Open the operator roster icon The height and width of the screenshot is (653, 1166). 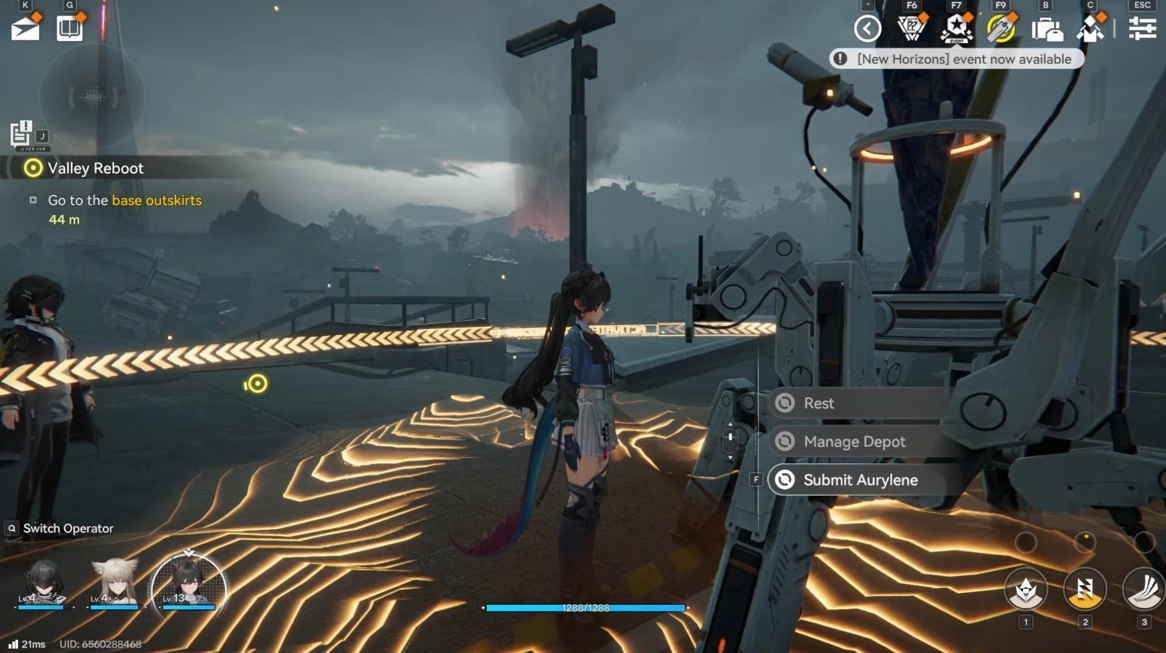(x=1091, y=29)
